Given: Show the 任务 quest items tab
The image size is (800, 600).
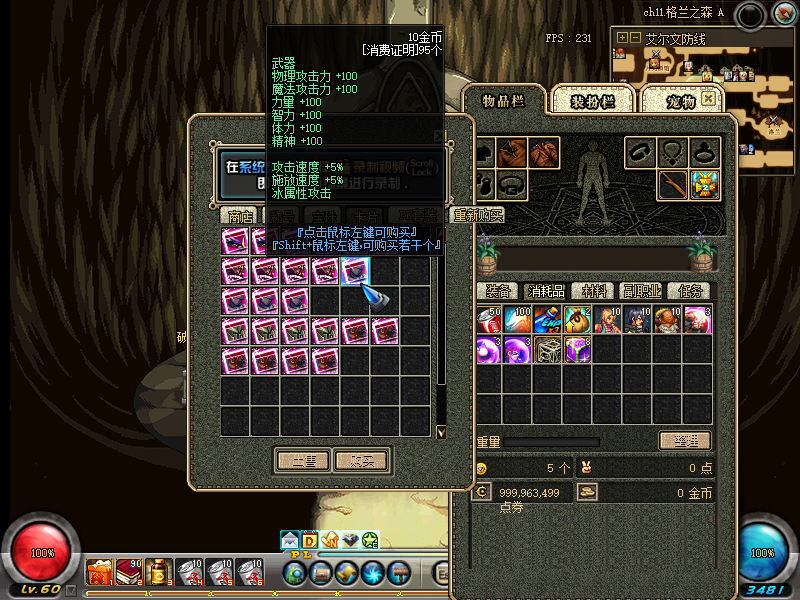Looking at the screenshot, I should click(689, 291).
